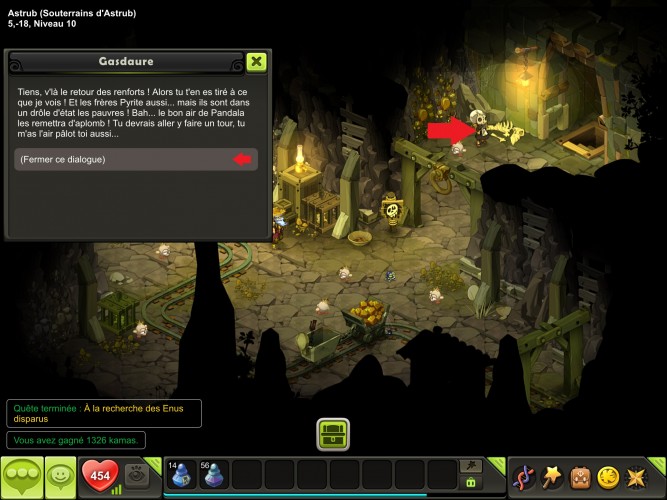
Task: Select the potion slot with 14 charges
Action: tap(181, 474)
